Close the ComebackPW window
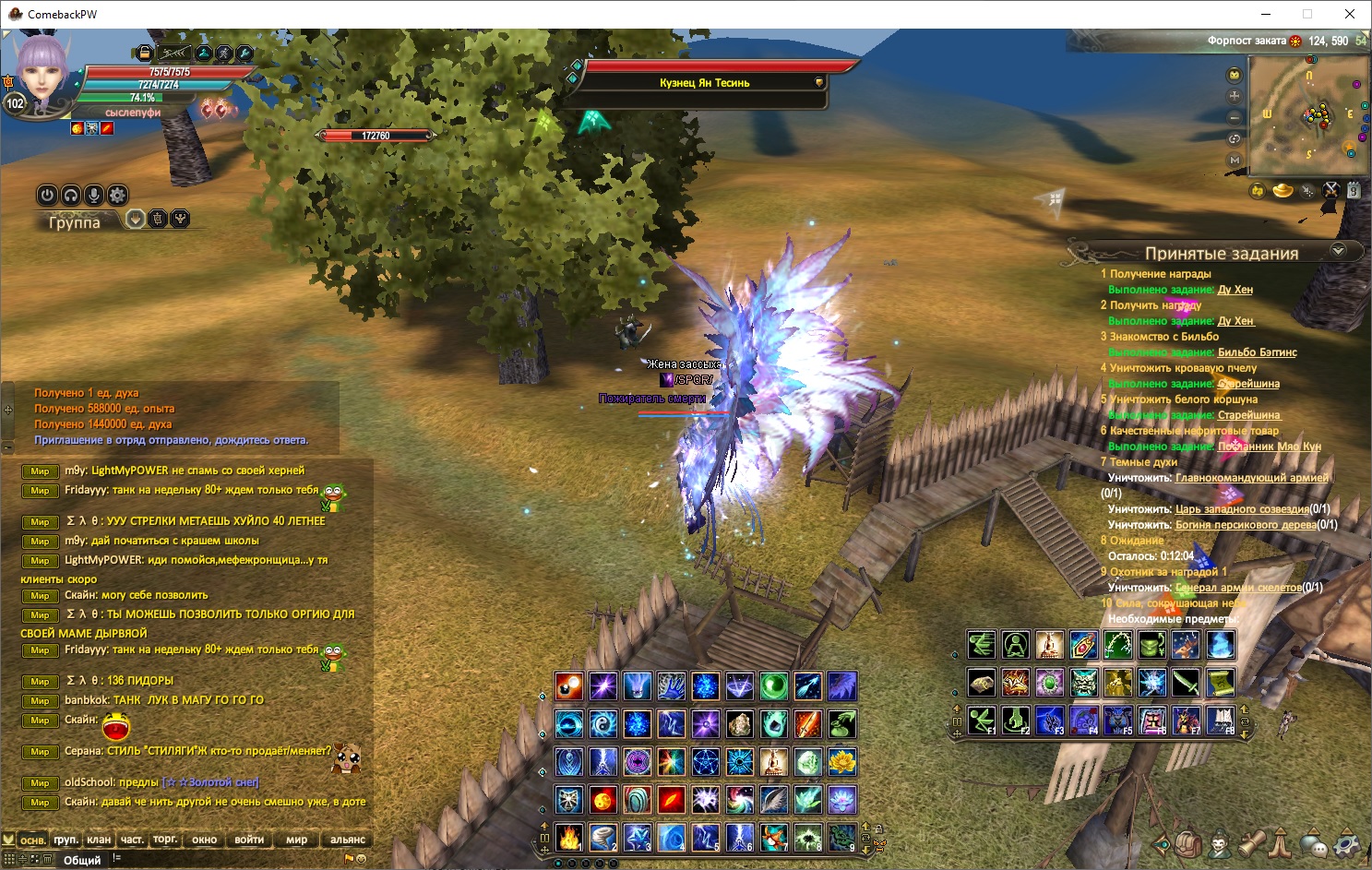This screenshot has width=1372, height=870. (1350, 14)
